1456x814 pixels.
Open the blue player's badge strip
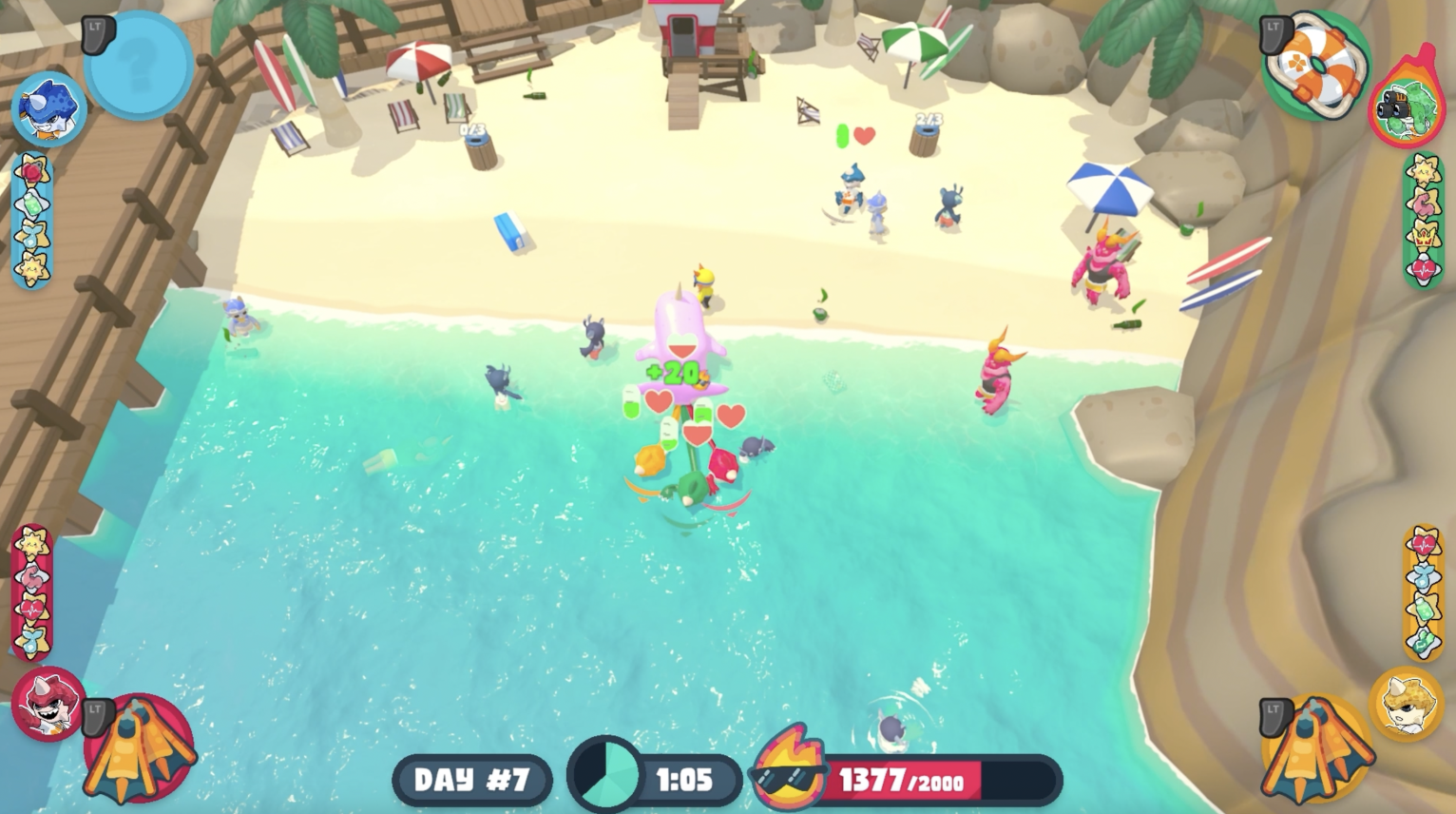pos(31,221)
